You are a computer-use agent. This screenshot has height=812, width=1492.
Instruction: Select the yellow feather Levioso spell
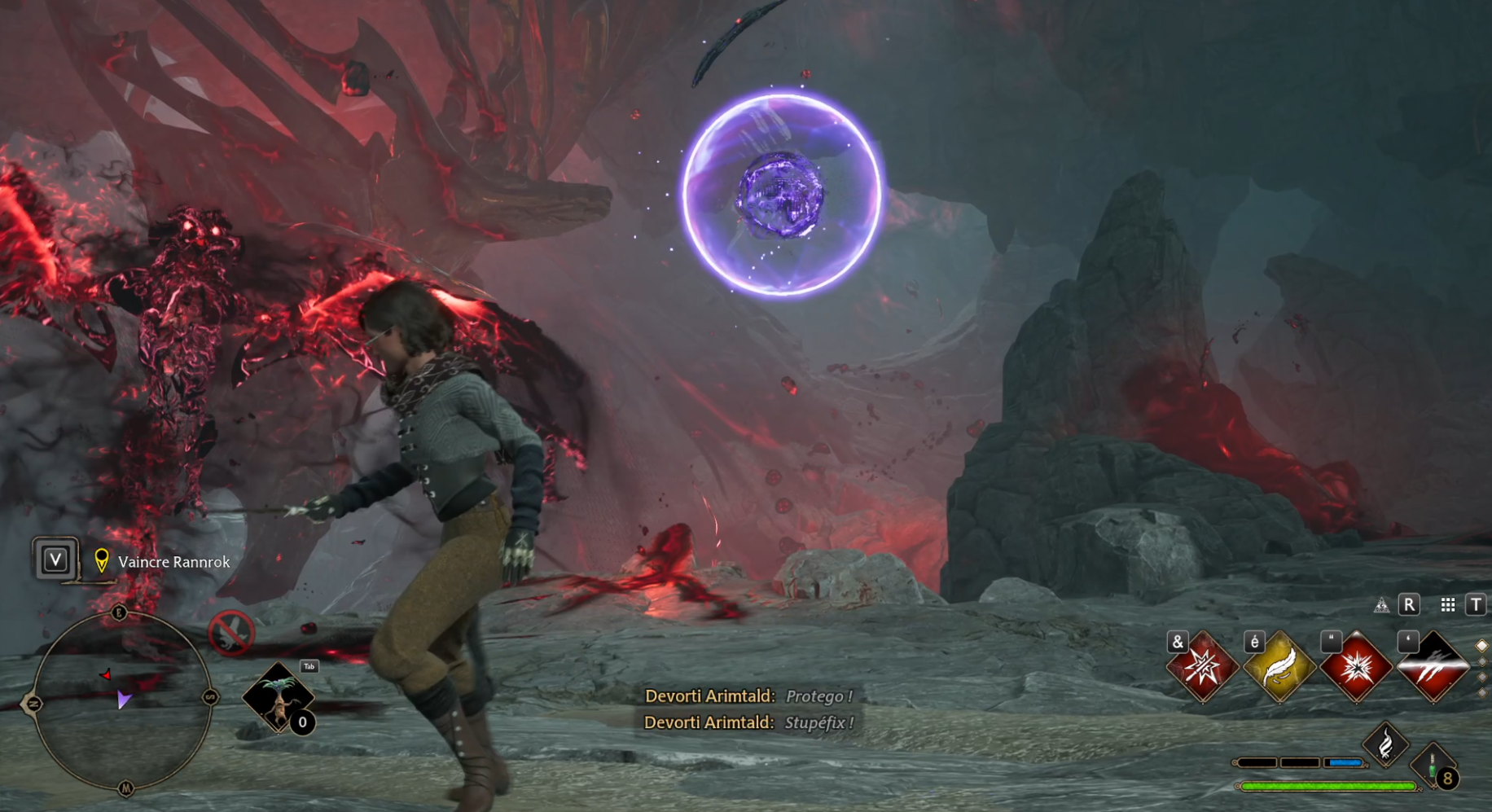1279,668
